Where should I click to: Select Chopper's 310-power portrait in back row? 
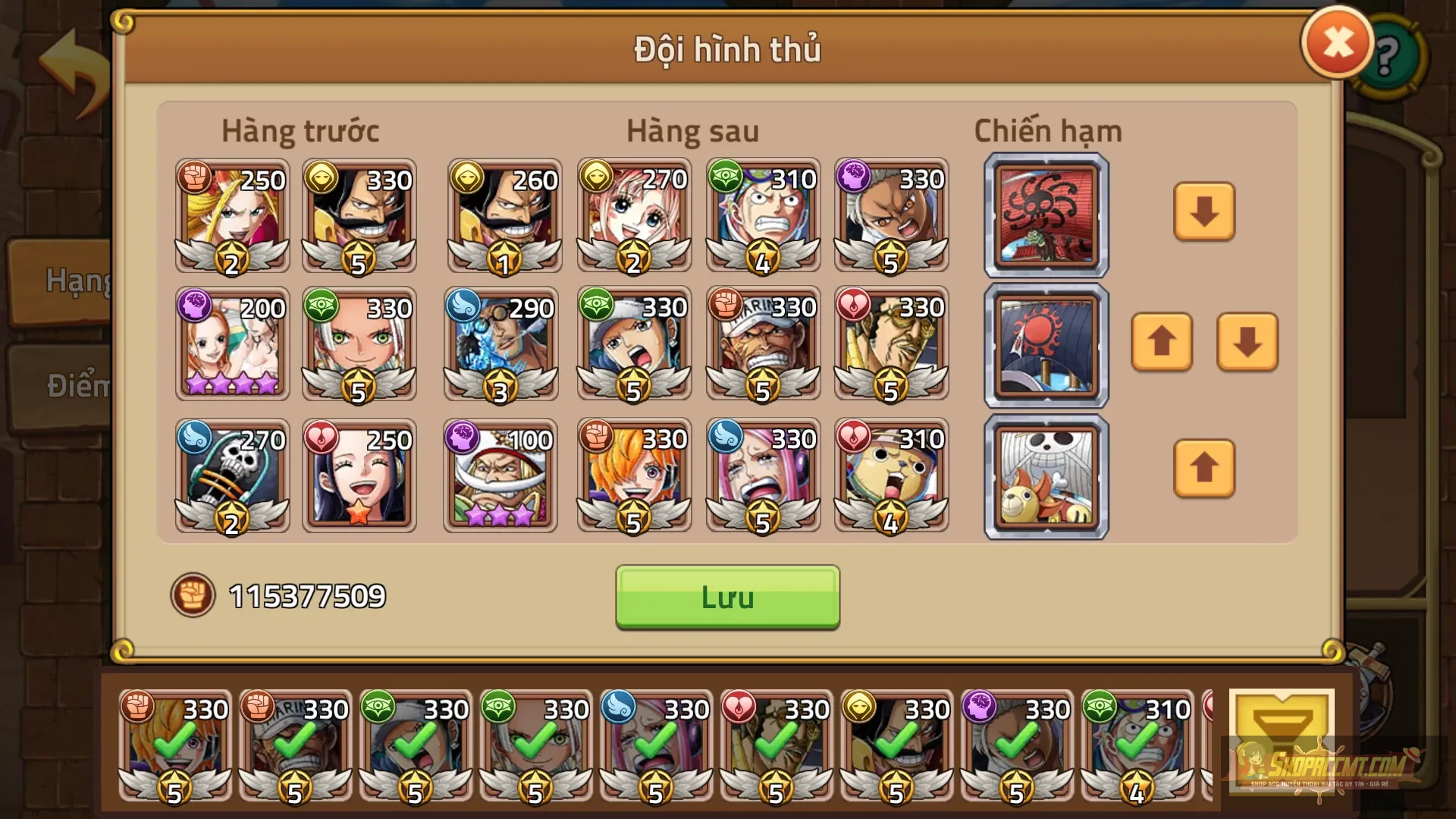tap(890, 476)
